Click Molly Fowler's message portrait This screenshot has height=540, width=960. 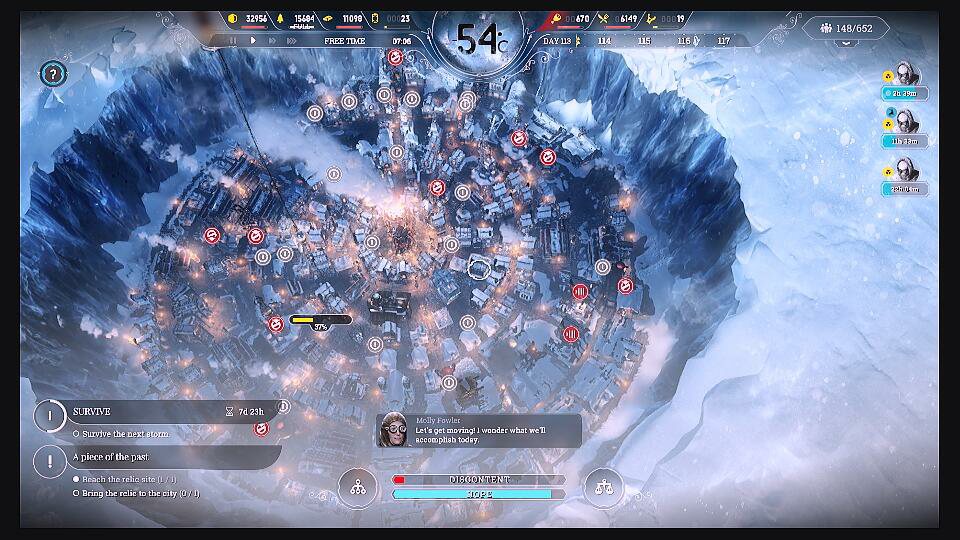coord(394,429)
